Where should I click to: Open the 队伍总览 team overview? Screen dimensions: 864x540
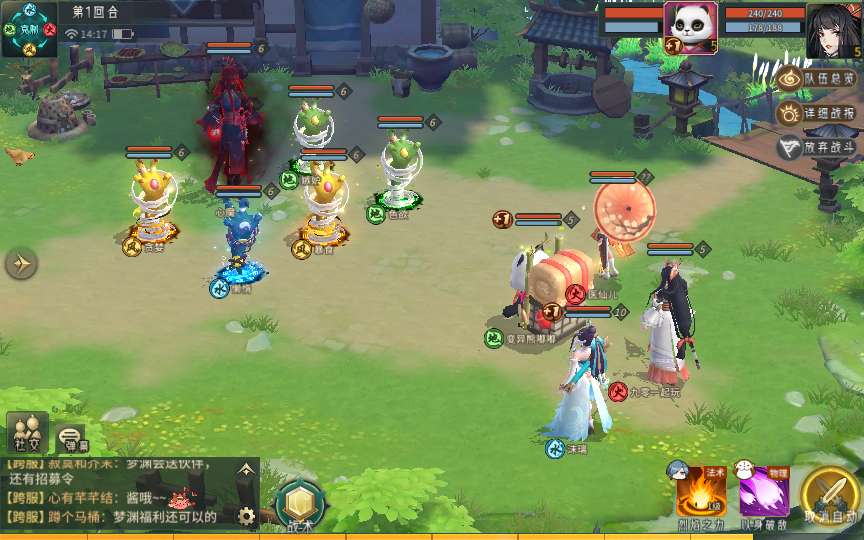click(818, 79)
